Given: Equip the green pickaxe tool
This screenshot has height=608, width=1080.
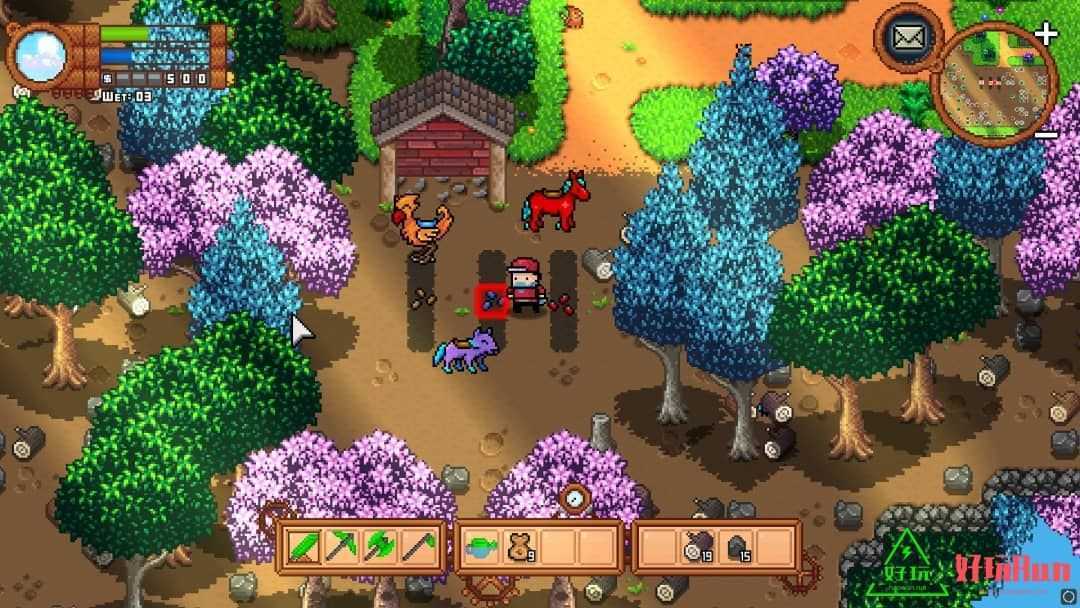Looking at the screenshot, I should (x=341, y=546).
